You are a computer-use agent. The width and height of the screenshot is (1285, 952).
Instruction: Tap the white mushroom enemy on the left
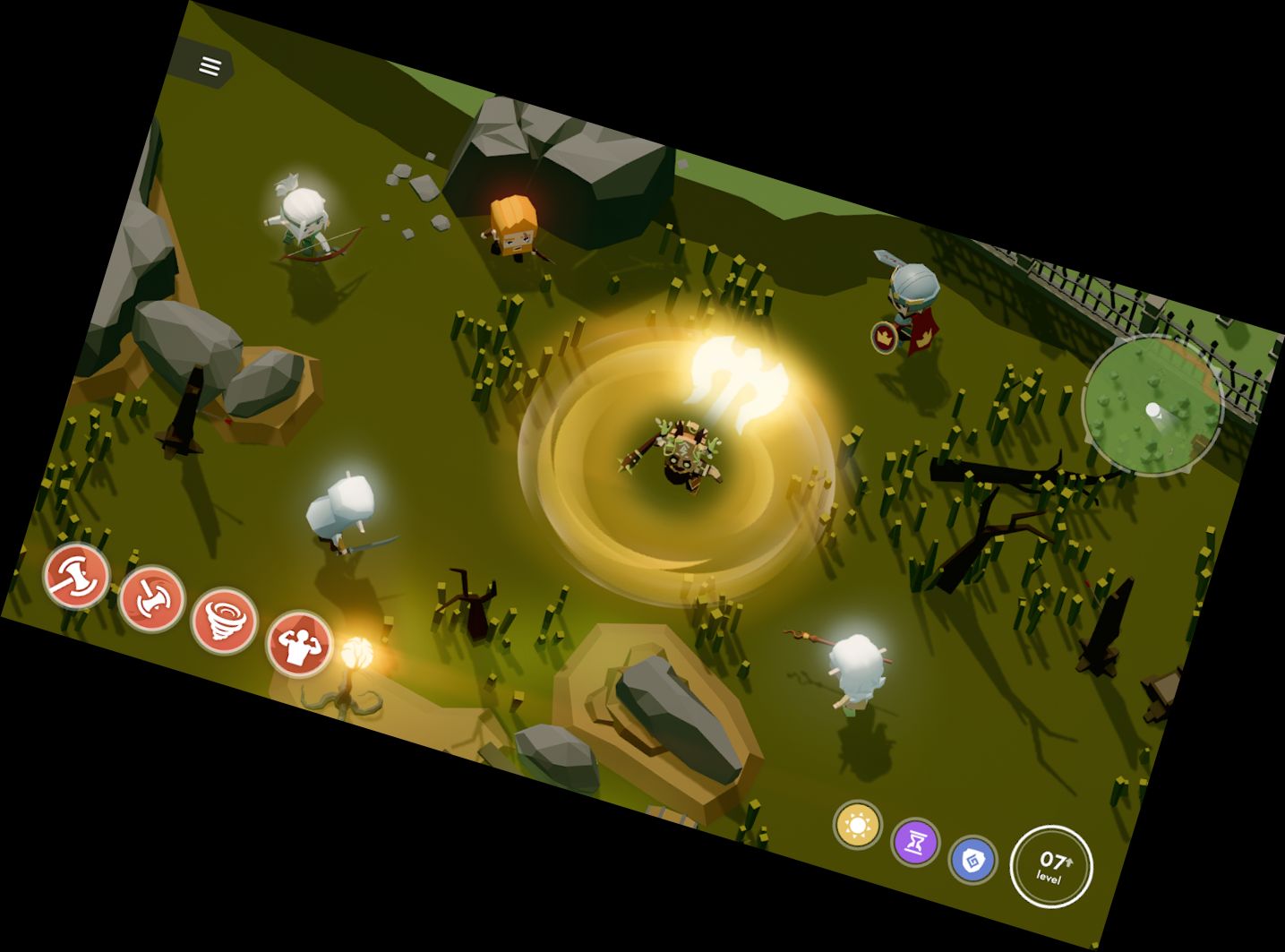(345, 506)
